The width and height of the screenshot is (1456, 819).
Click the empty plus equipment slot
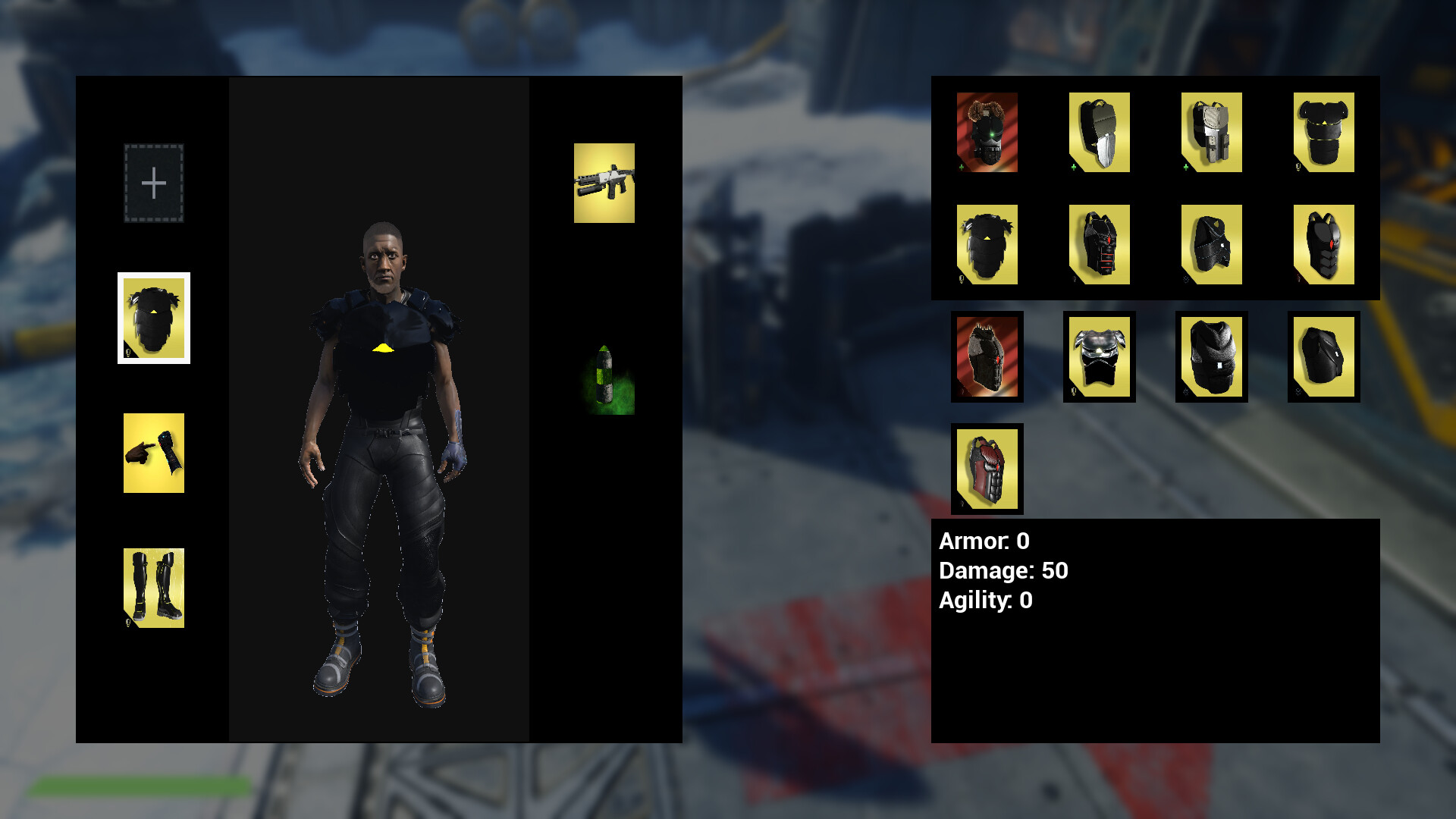pos(154,182)
